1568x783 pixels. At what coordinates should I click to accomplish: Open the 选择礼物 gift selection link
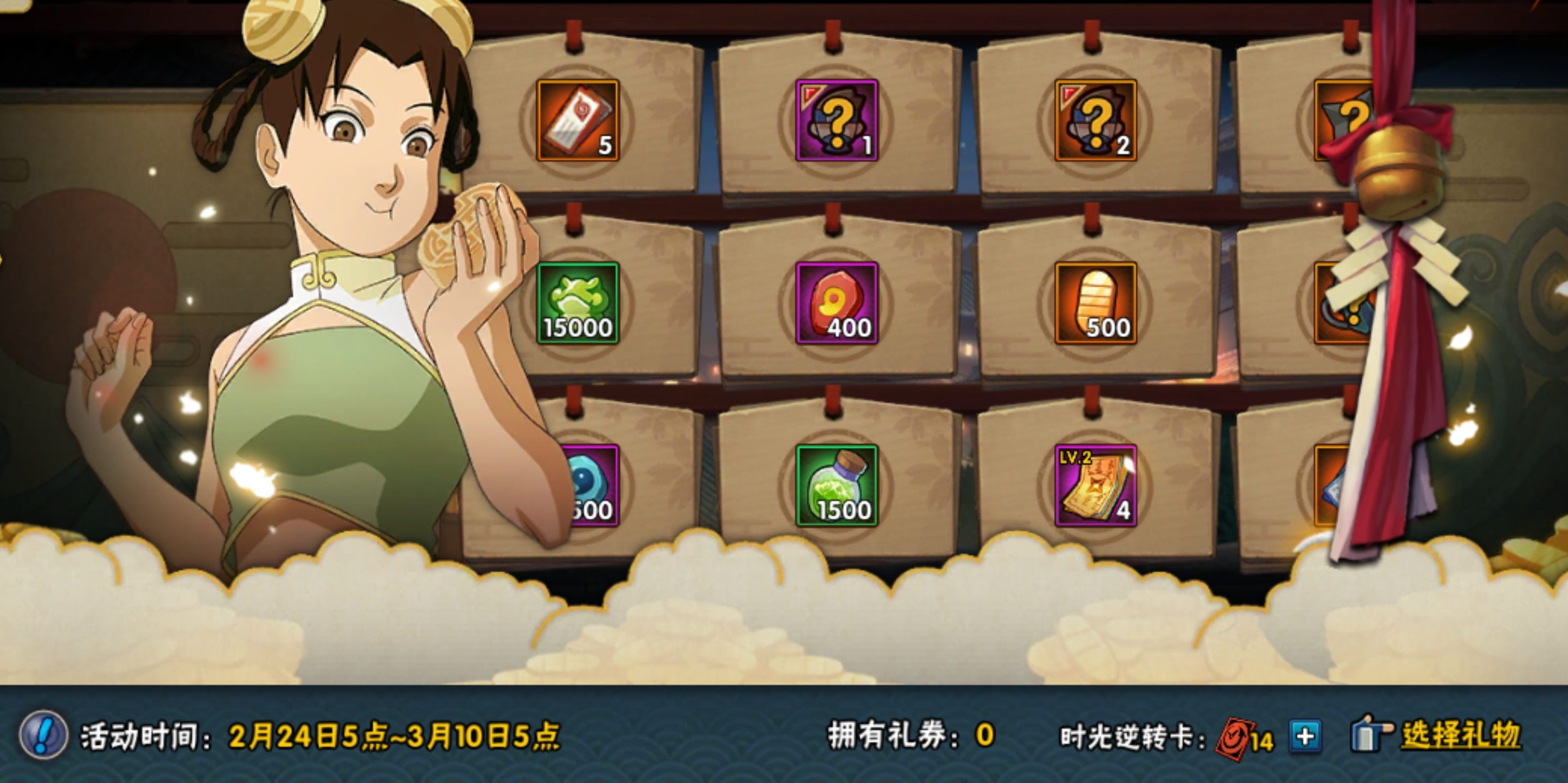(x=1460, y=735)
